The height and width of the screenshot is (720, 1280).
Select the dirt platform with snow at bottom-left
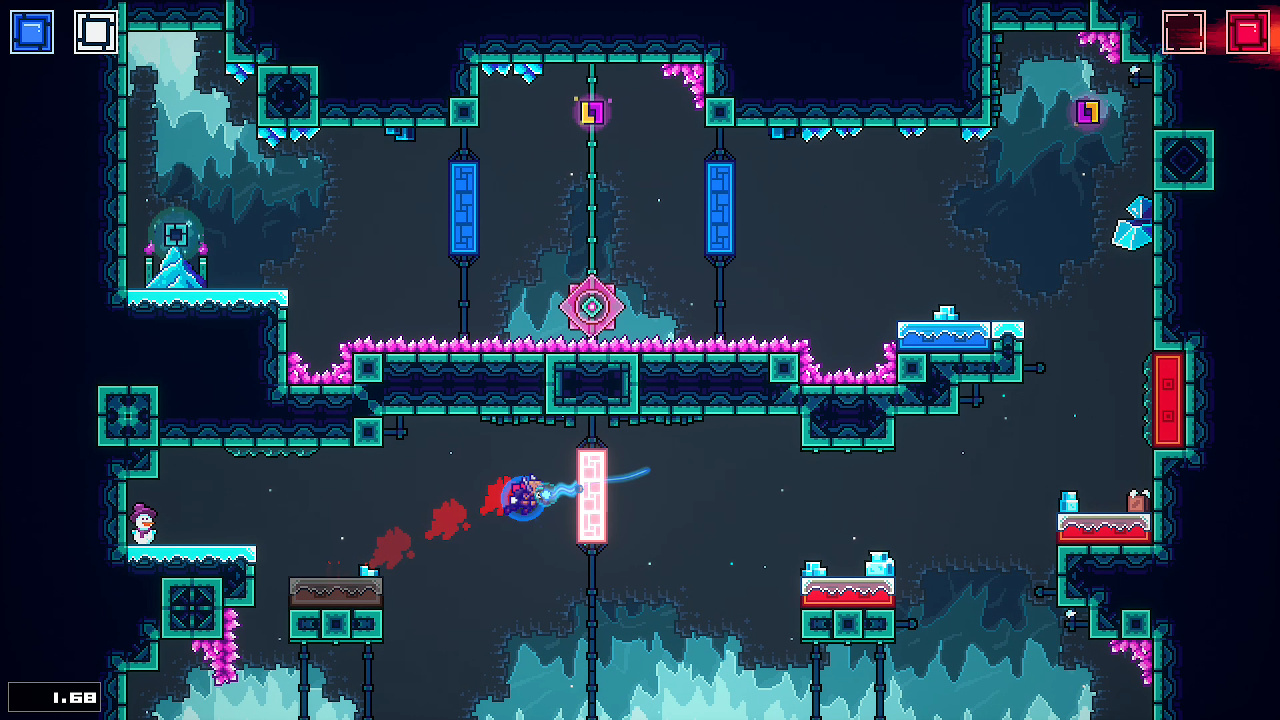[333, 592]
